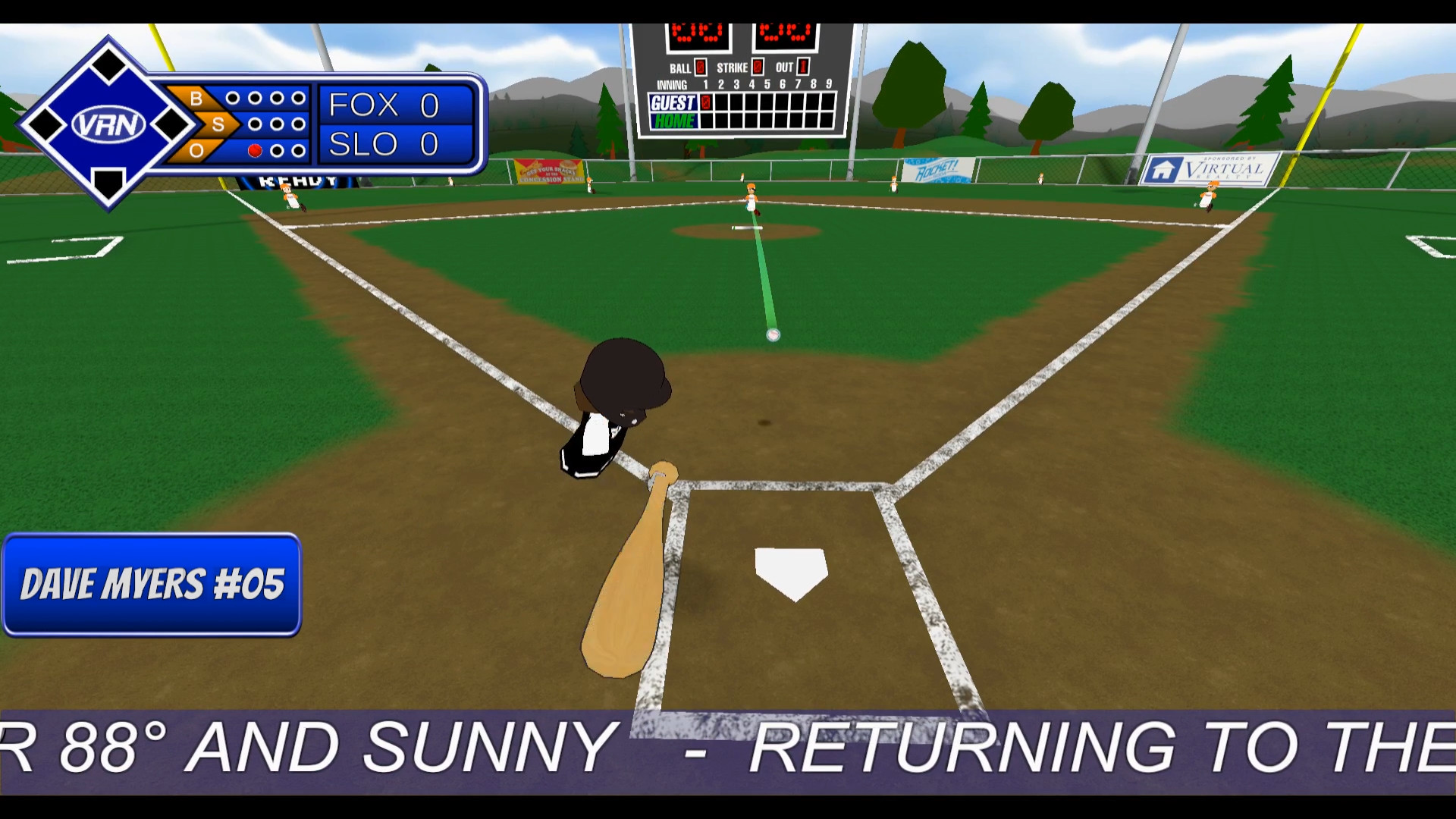Expand the orange B chevron on the count panel
The width and height of the screenshot is (1456, 819).
point(197,97)
